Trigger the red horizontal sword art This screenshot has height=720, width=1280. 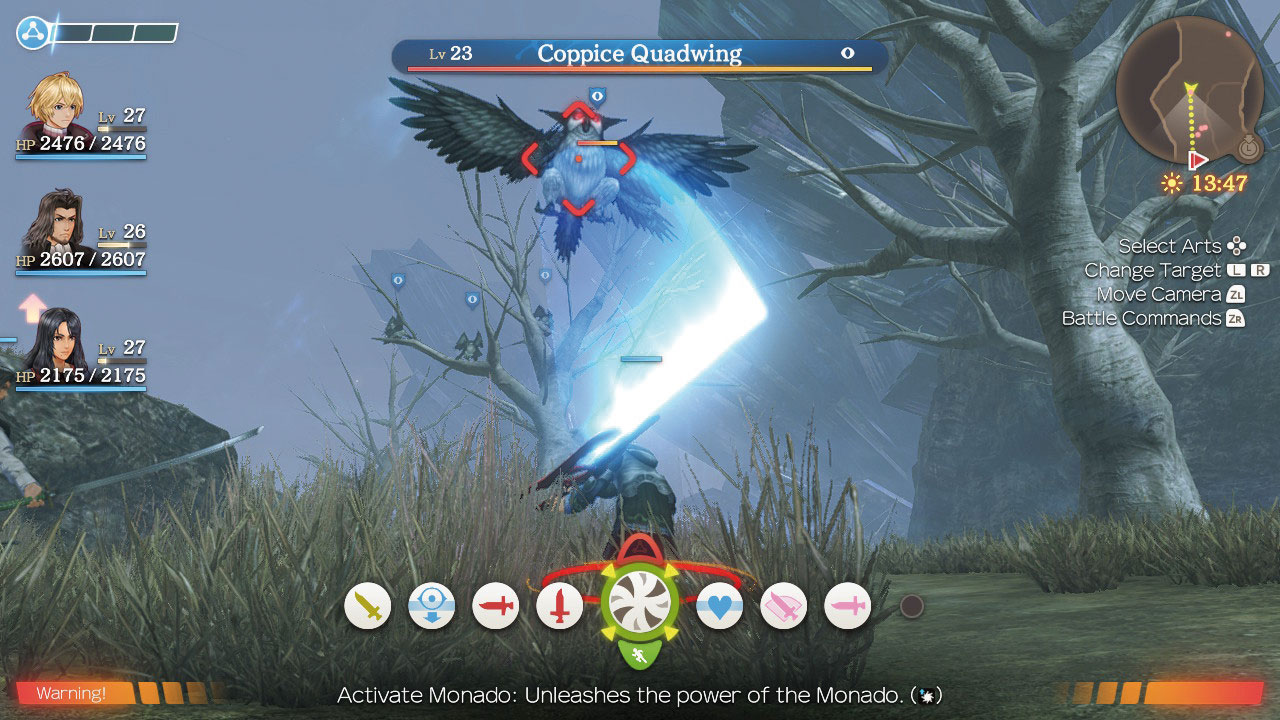(x=495, y=606)
